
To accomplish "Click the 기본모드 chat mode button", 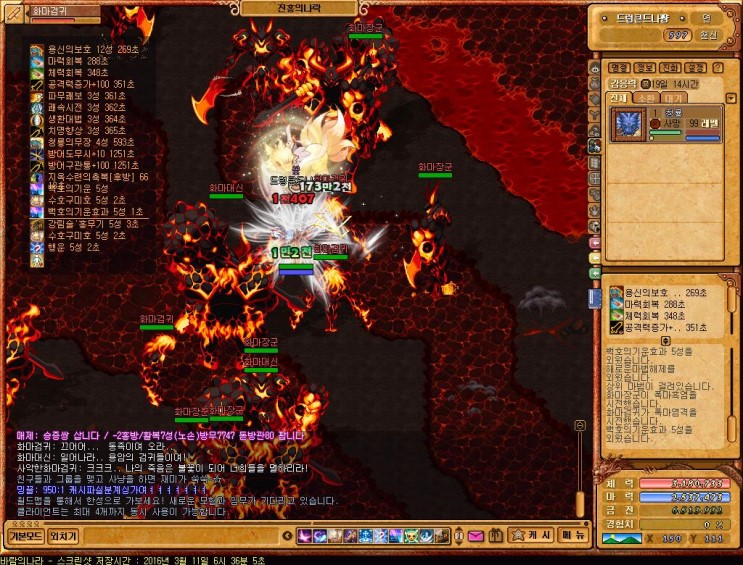I will coord(25,536).
